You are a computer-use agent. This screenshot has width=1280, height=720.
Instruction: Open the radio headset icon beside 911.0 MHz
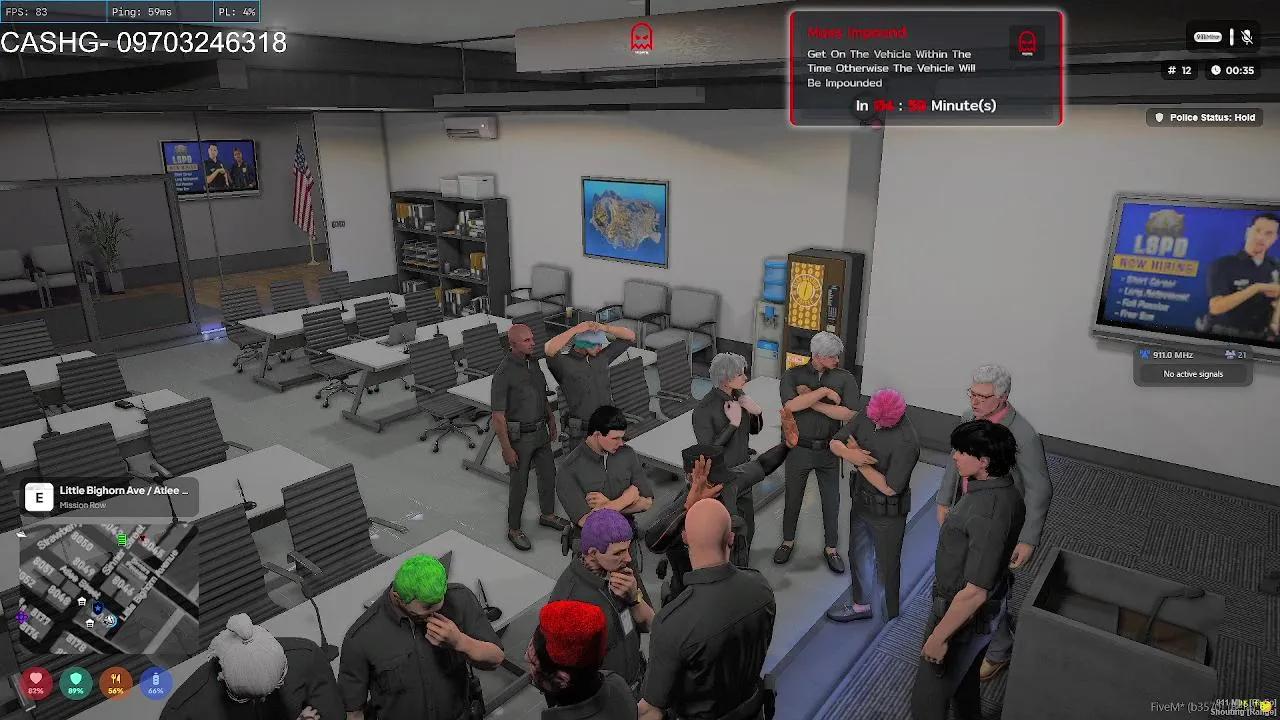tap(1145, 354)
